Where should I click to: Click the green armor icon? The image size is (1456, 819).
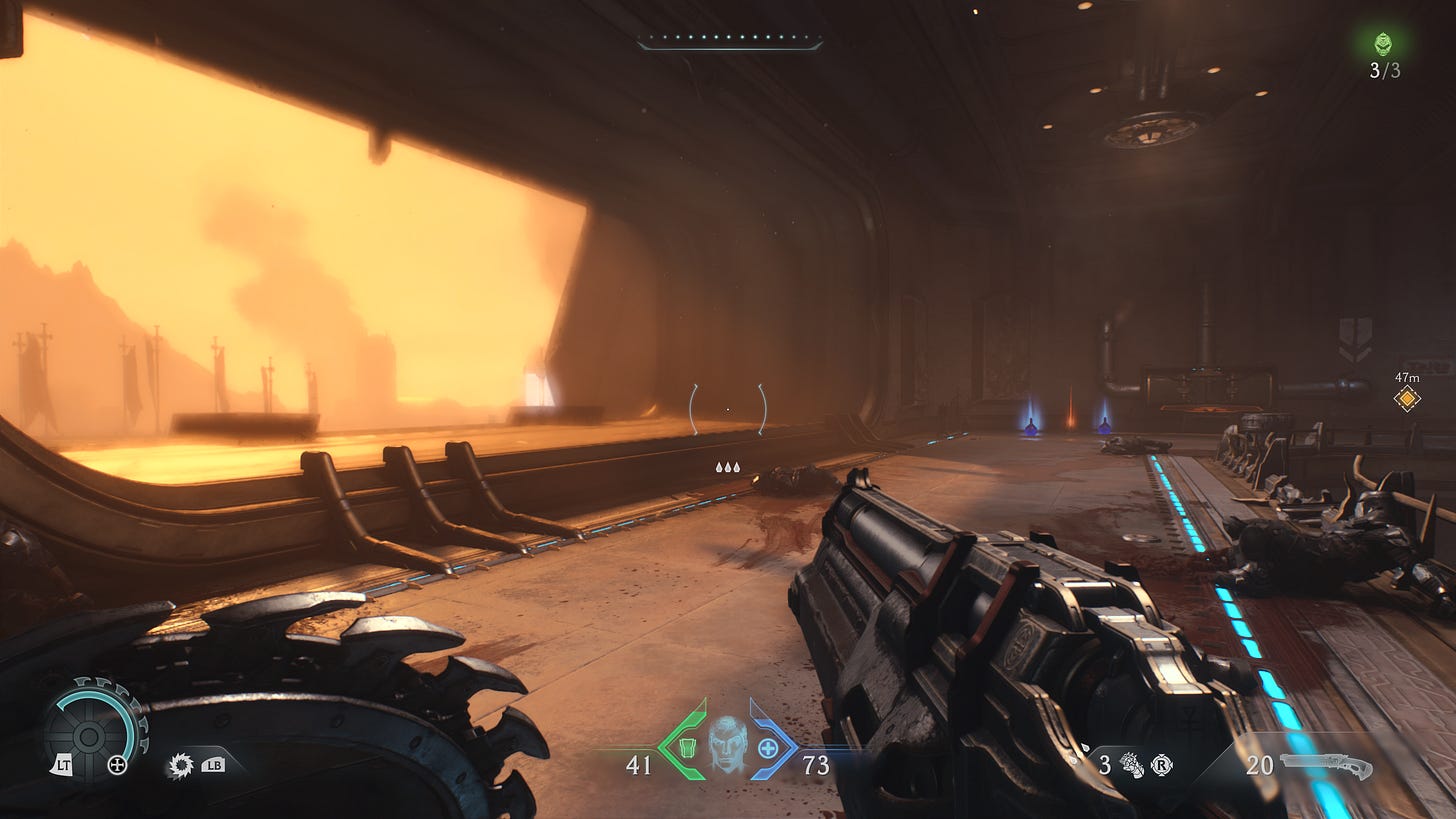pyautogui.click(x=687, y=748)
